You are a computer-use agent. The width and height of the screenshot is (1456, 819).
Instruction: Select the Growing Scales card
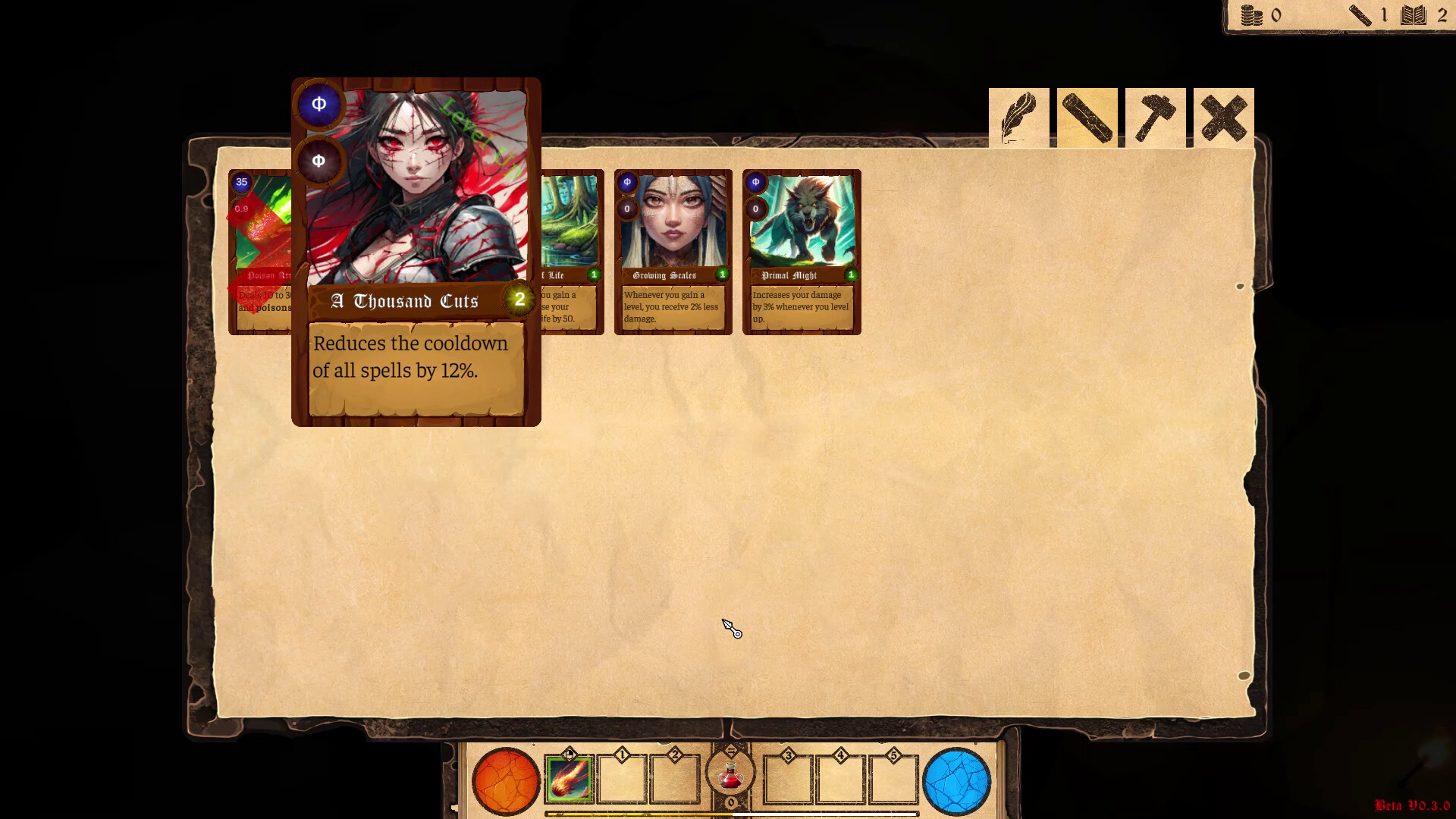673,250
